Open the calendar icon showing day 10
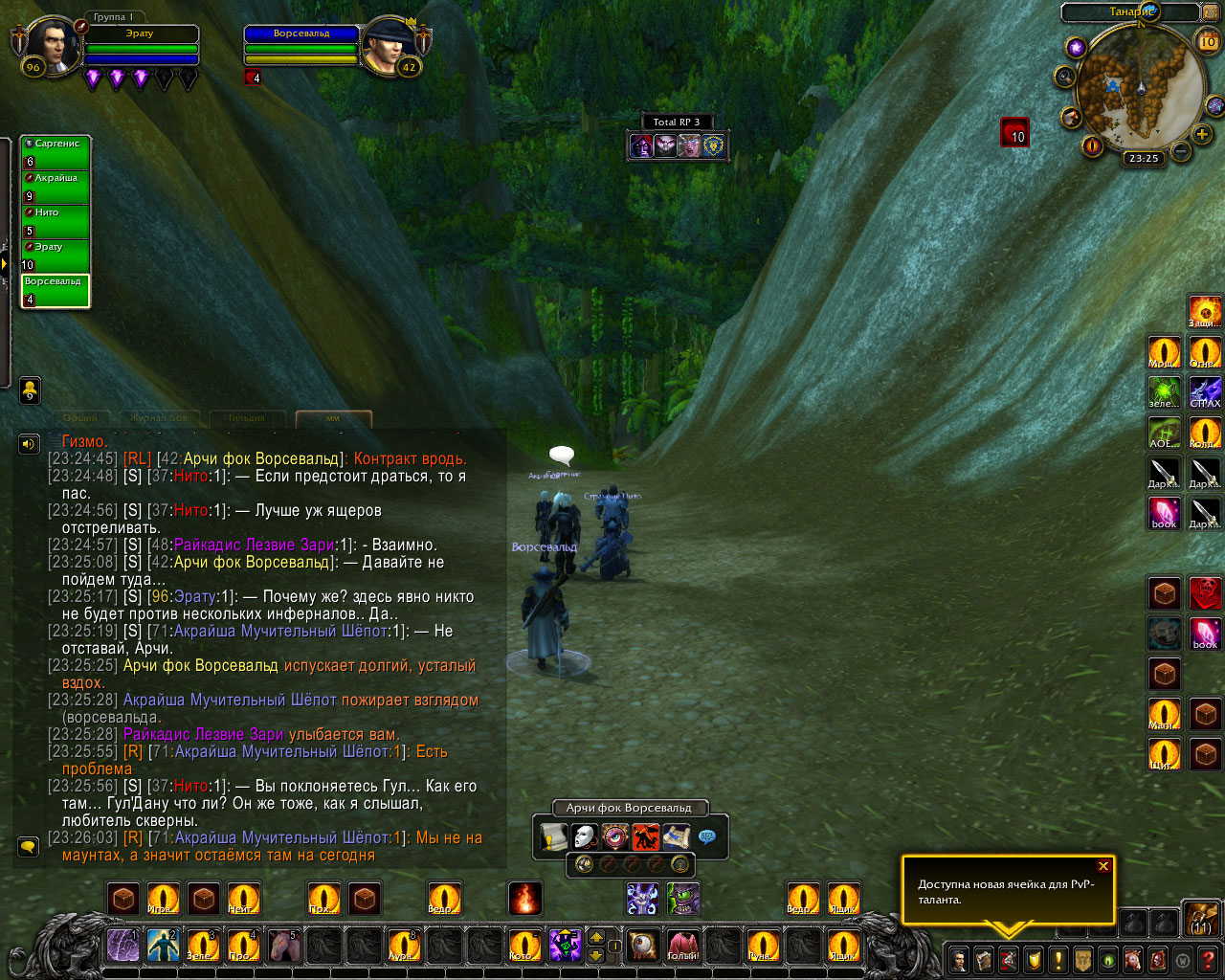 click(1208, 41)
